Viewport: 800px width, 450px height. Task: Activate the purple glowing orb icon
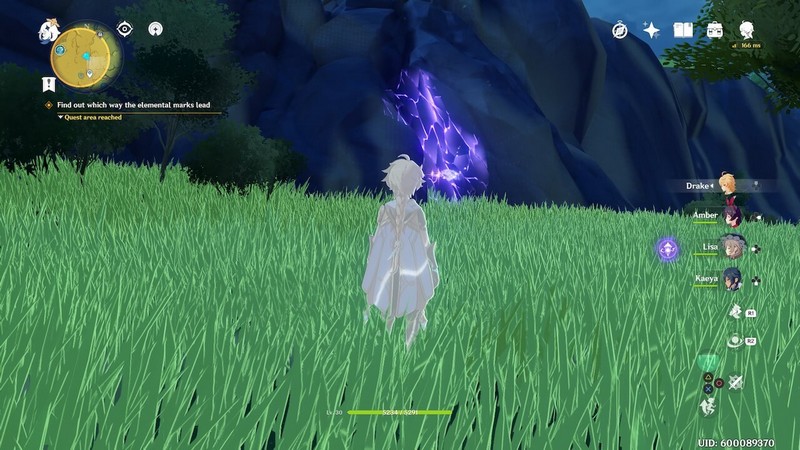pyautogui.click(x=667, y=248)
